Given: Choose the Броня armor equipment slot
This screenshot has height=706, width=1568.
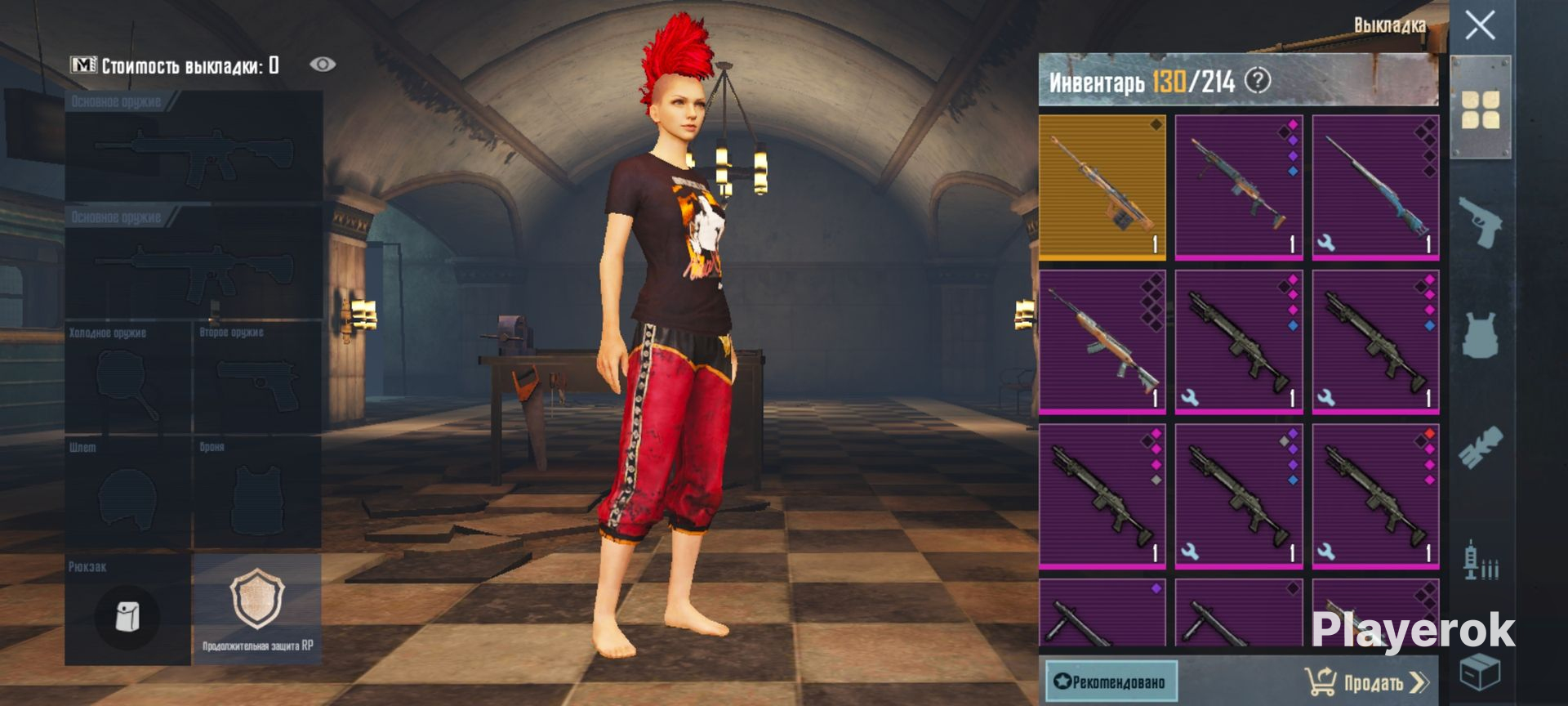Looking at the screenshot, I should tap(257, 493).
